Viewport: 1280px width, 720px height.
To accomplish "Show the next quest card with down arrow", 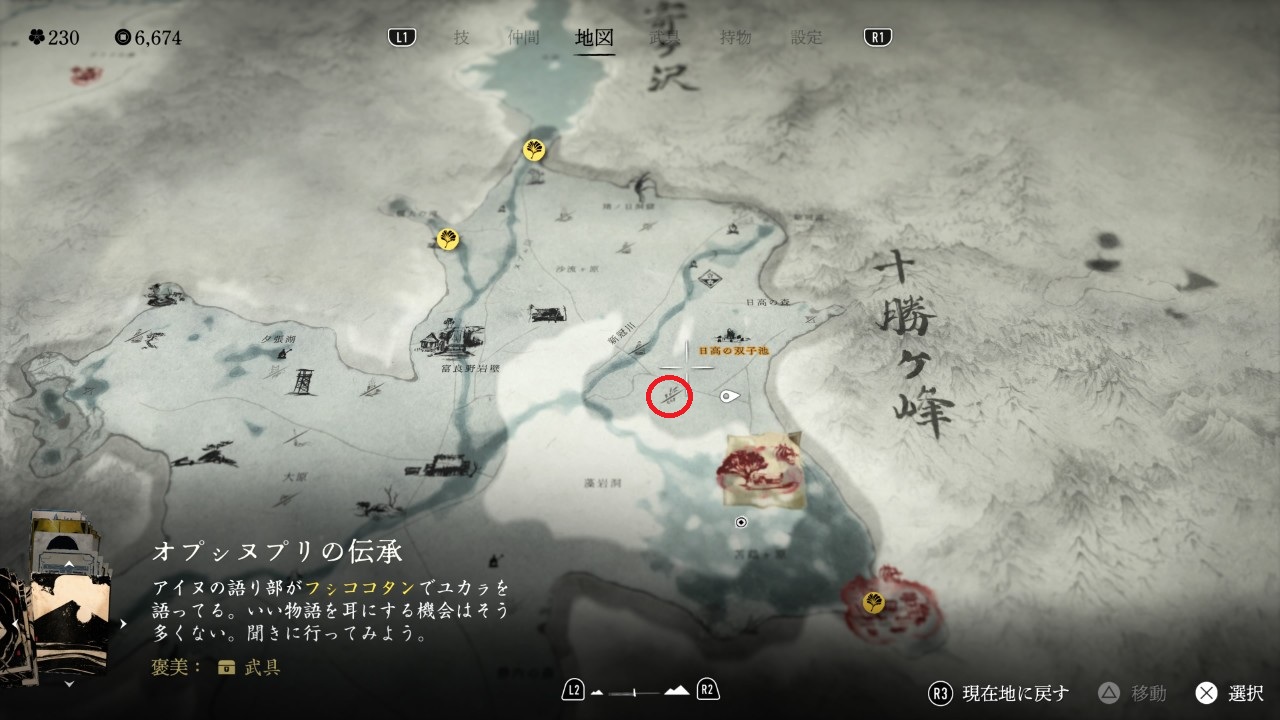I will tap(68, 684).
